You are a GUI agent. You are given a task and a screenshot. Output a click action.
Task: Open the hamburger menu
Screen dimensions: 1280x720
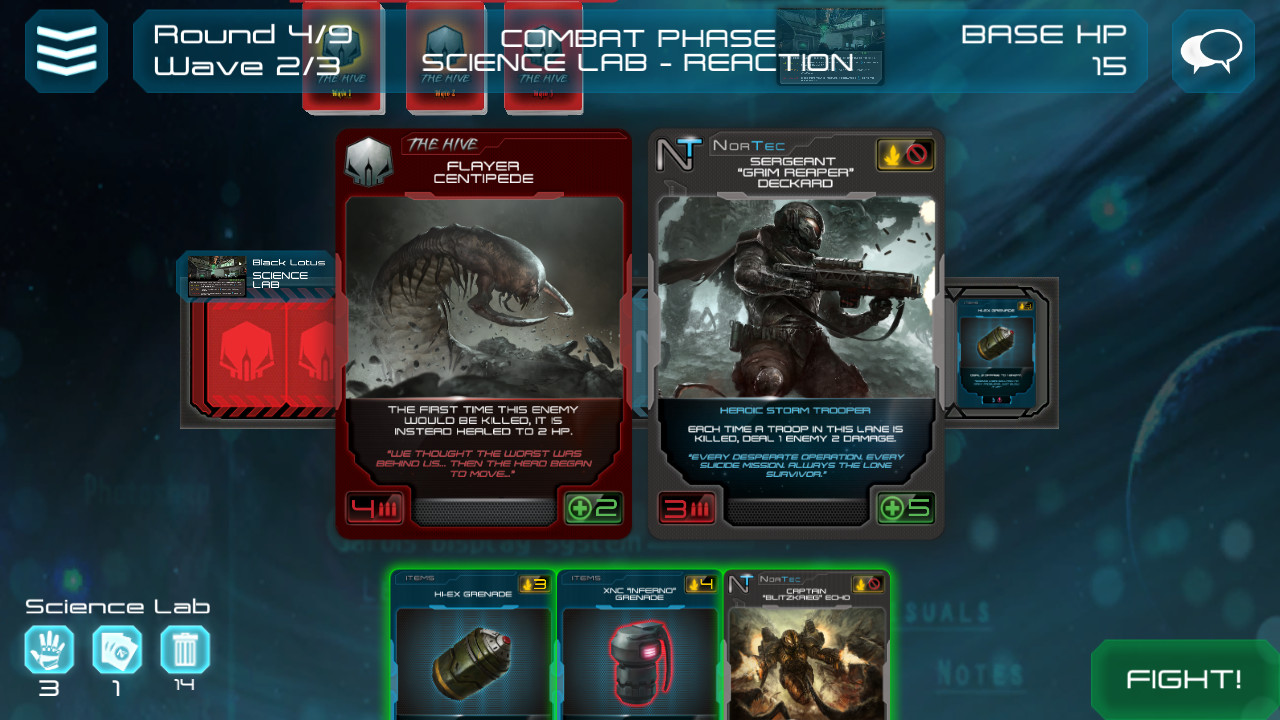point(66,48)
